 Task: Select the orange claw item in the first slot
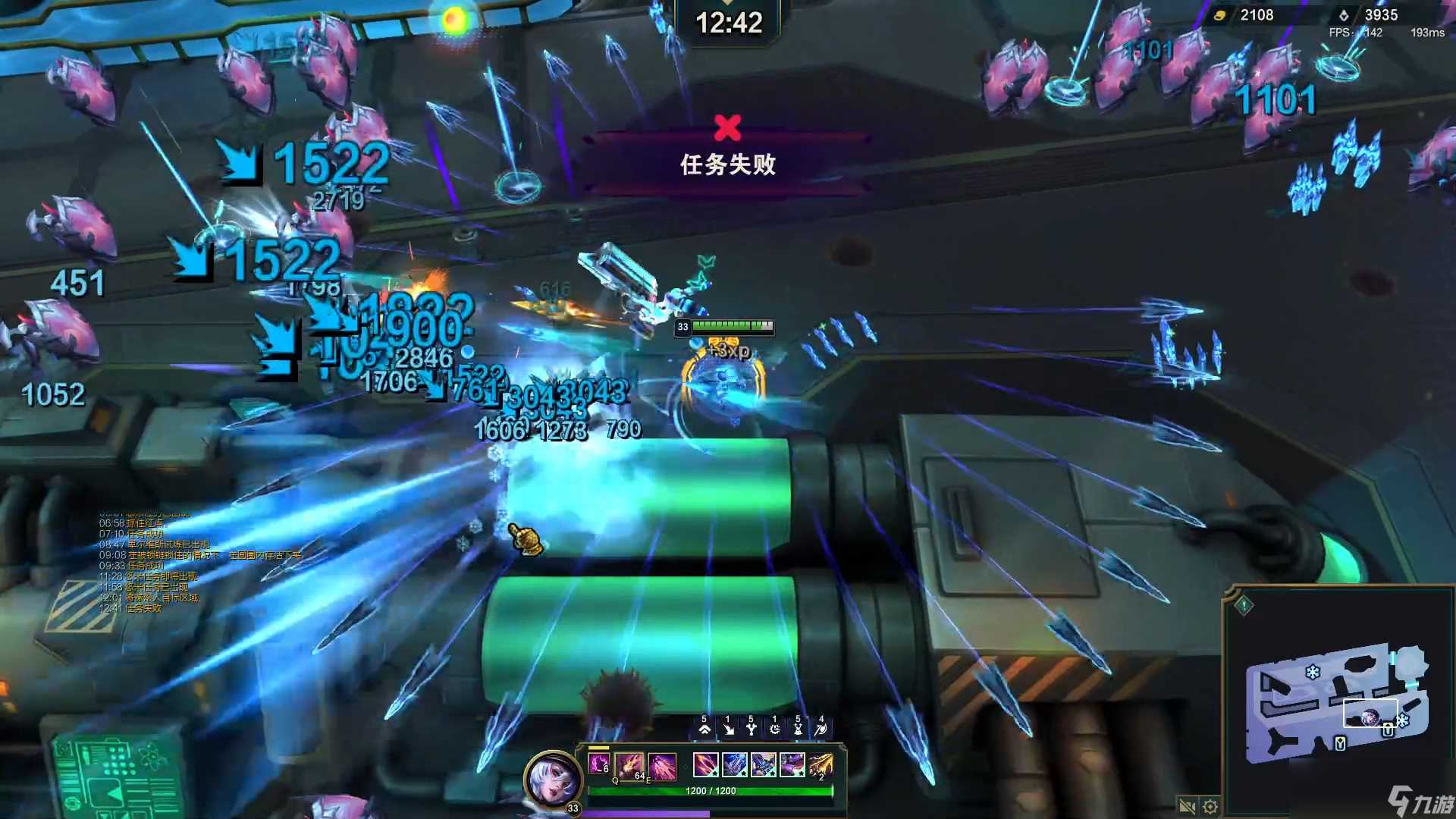coord(706,765)
